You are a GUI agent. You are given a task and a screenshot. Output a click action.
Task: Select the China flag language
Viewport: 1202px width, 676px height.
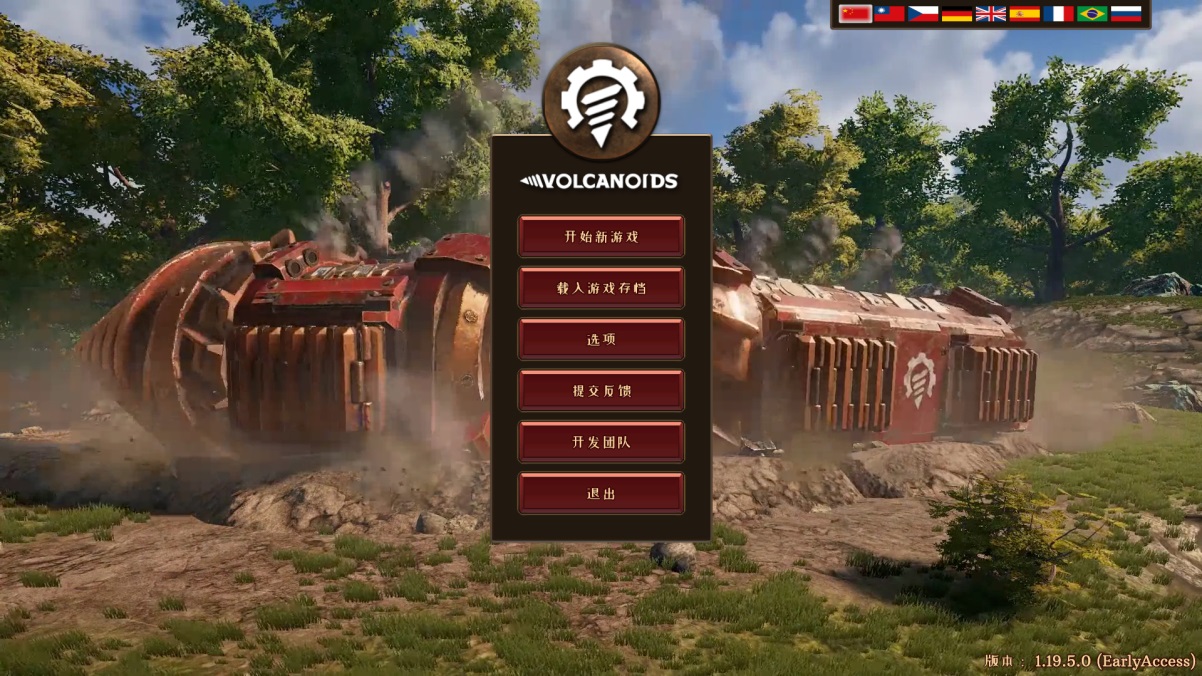click(x=855, y=14)
